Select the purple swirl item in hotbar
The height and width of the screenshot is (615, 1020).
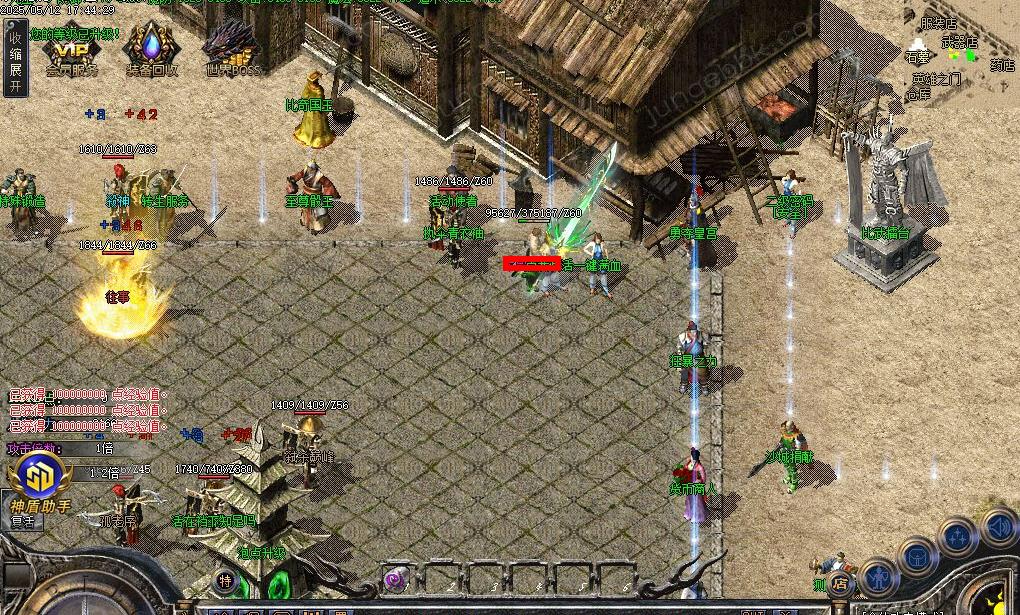tap(396, 578)
